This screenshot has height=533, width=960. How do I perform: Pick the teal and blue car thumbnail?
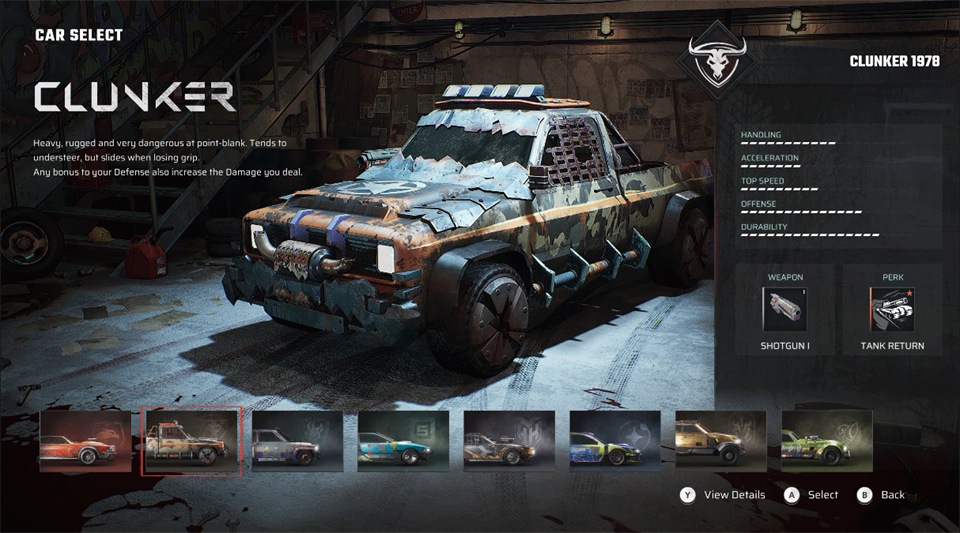404,441
